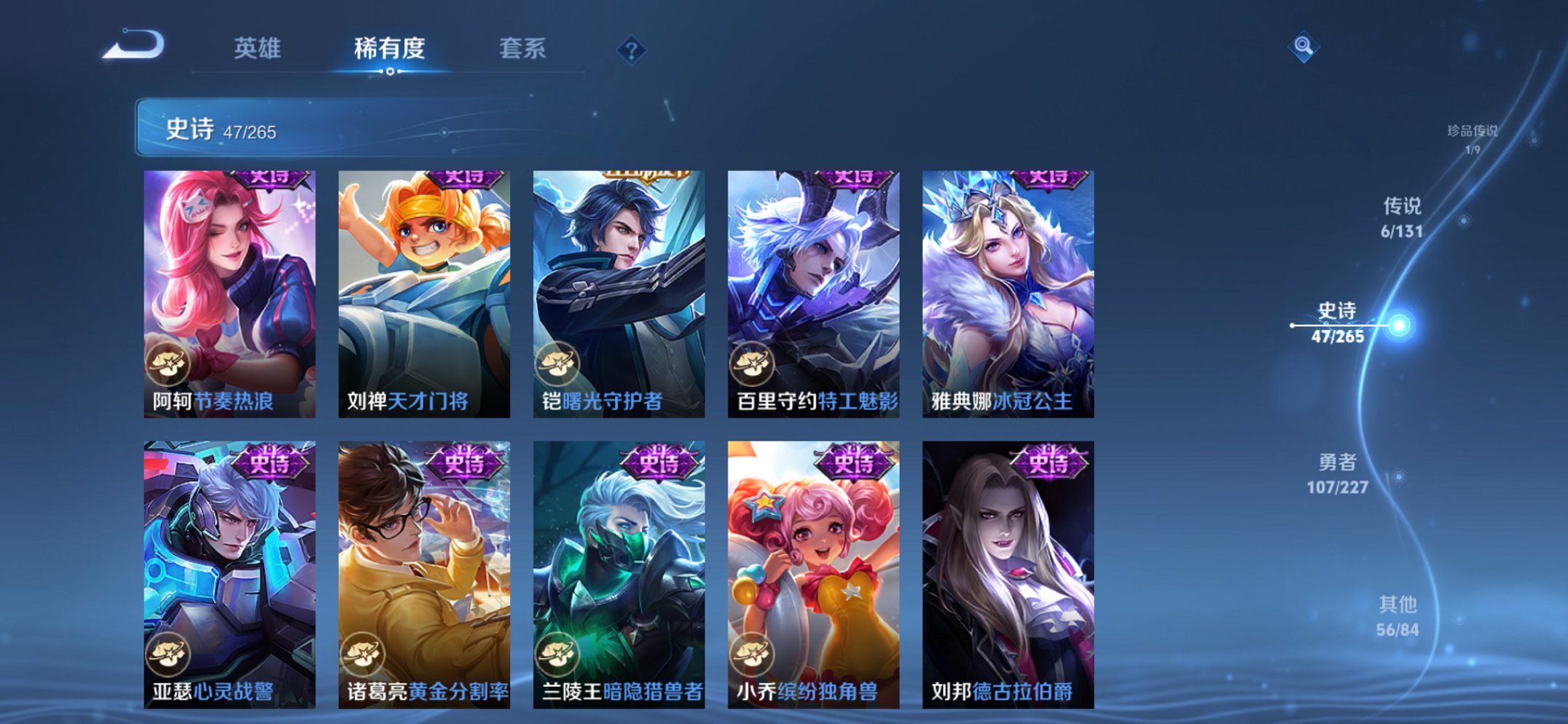1568x724 pixels.
Task: Open the 百里守约特工魅影 skin card
Action: pos(812,291)
